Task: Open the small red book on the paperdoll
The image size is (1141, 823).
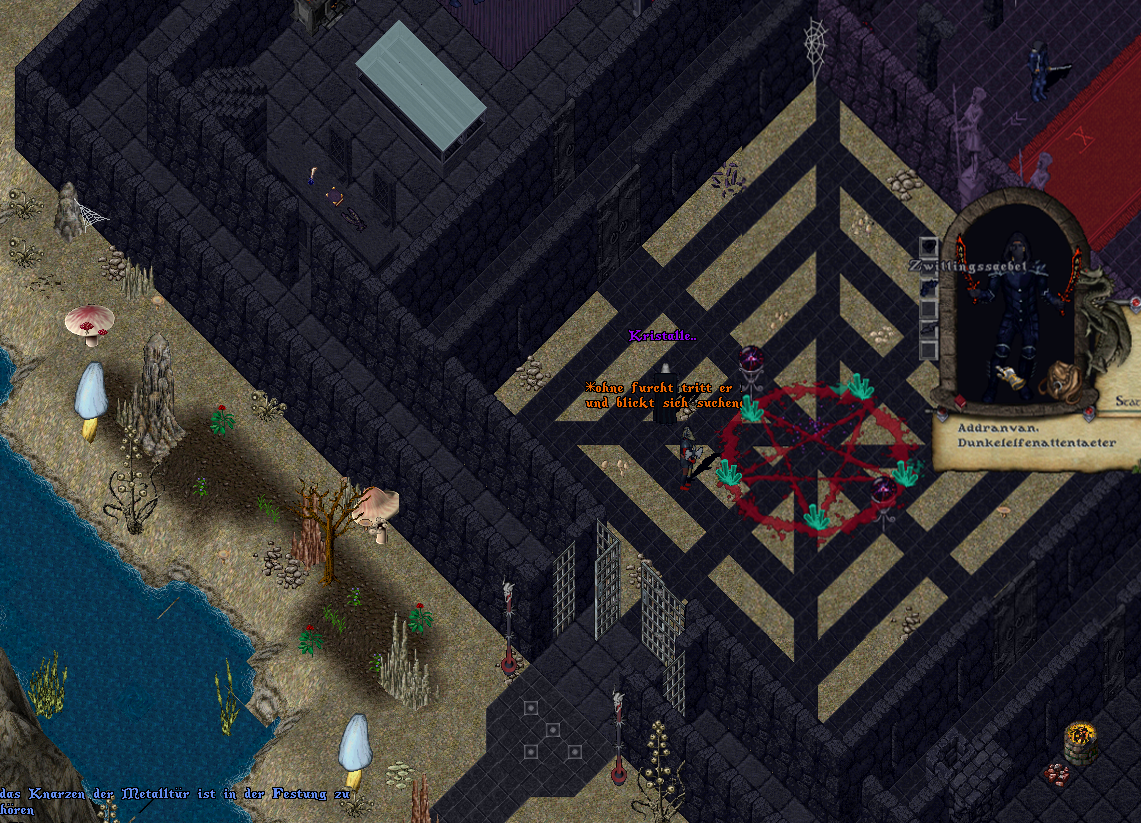Action: (961, 402)
